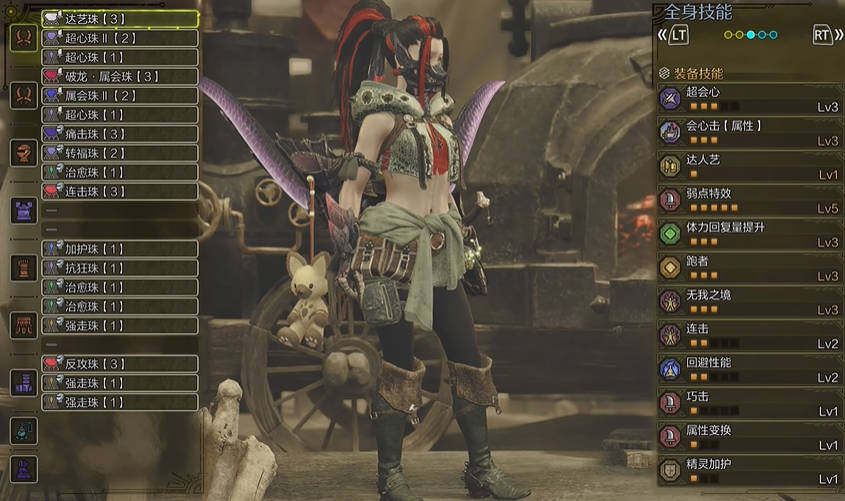Image resolution: width=845 pixels, height=501 pixels.
Task: Select the 跑者 skill entry
Action: (749, 267)
